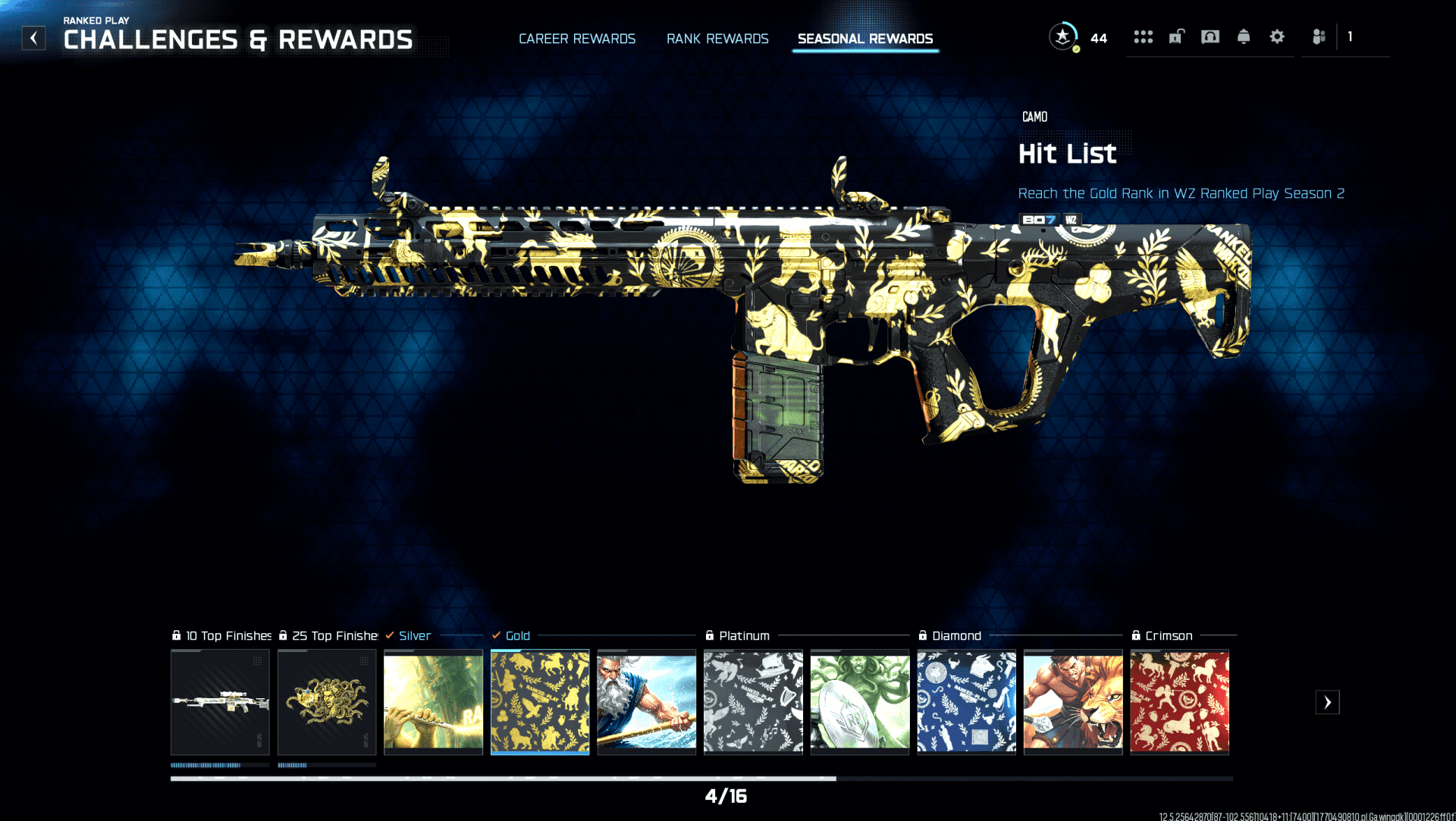Click the player level star badge
Viewport: 1456px width, 821px height.
(1063, 36)
